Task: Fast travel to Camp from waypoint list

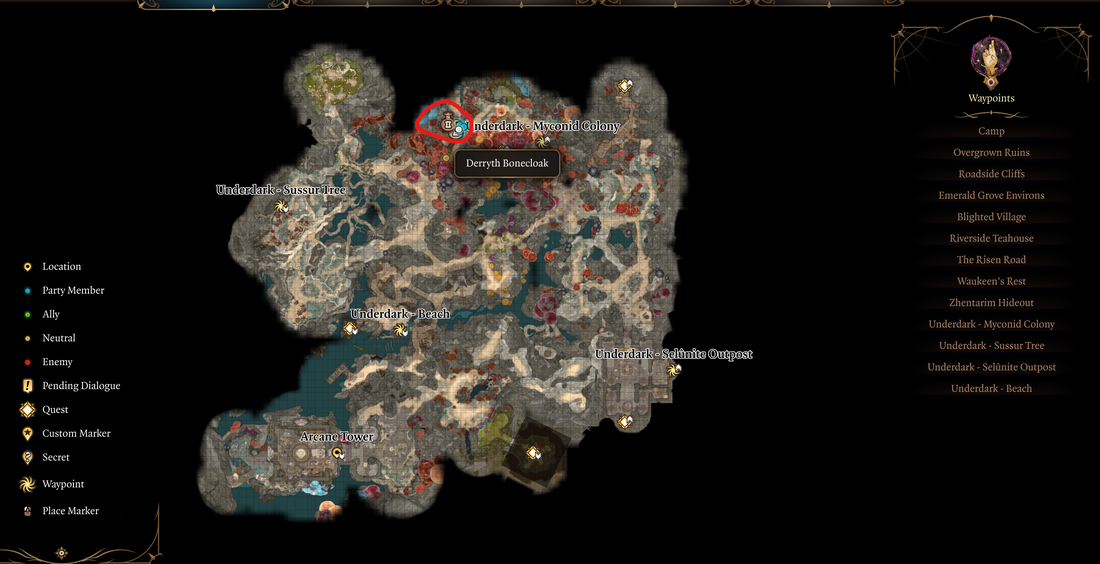Action: click(x=991, y=131)
